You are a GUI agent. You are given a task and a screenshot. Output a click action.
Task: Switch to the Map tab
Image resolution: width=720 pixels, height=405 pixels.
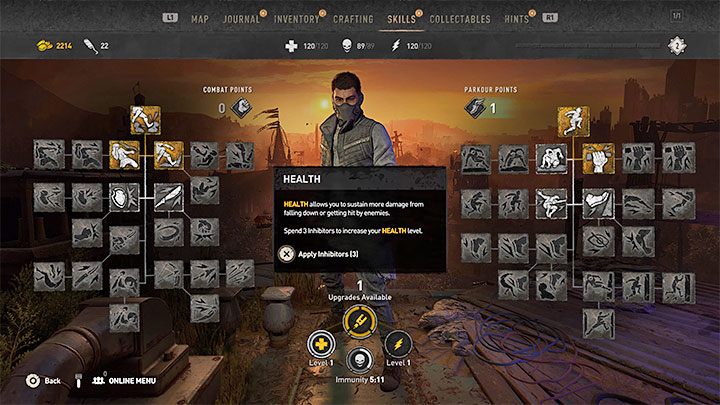[200, 18]
